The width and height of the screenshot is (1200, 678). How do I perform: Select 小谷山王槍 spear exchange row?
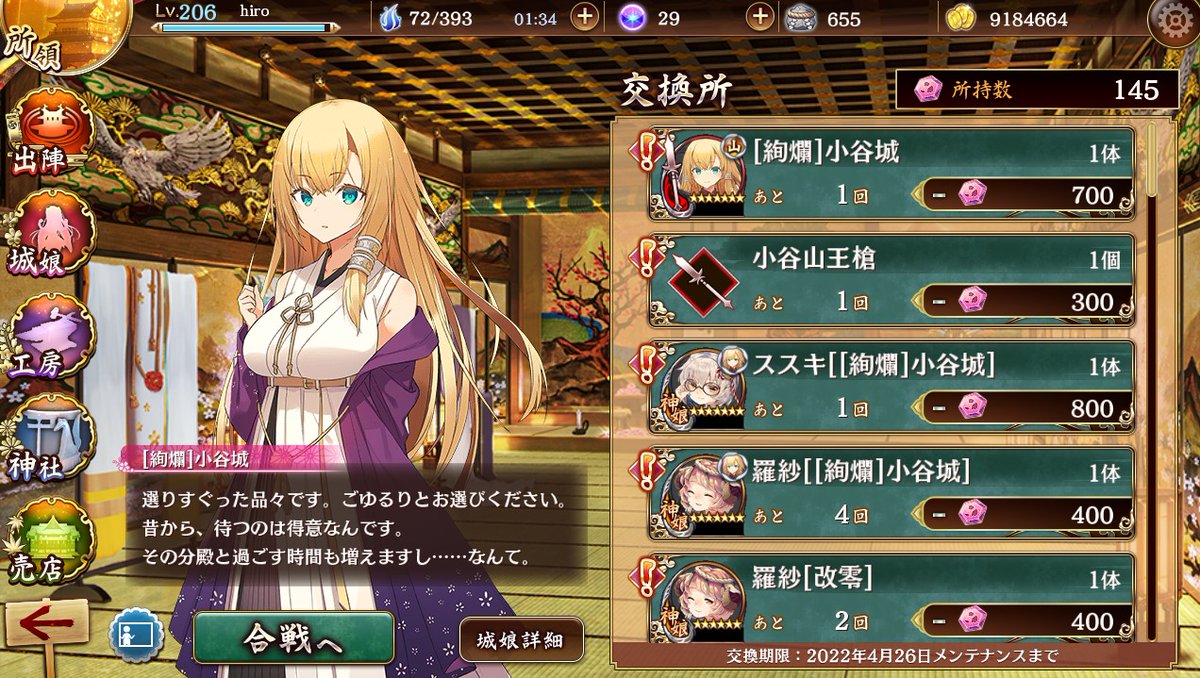point(891,280)
